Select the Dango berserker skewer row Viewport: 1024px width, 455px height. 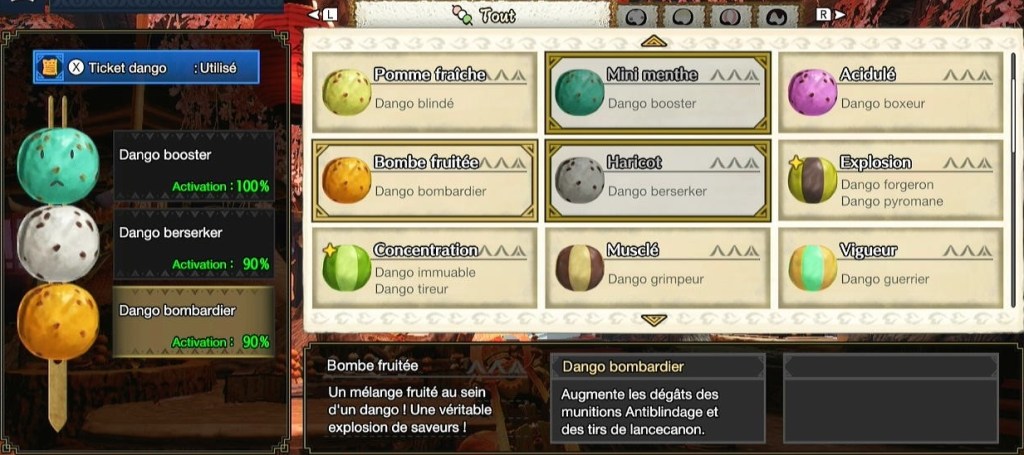point(194,245)
